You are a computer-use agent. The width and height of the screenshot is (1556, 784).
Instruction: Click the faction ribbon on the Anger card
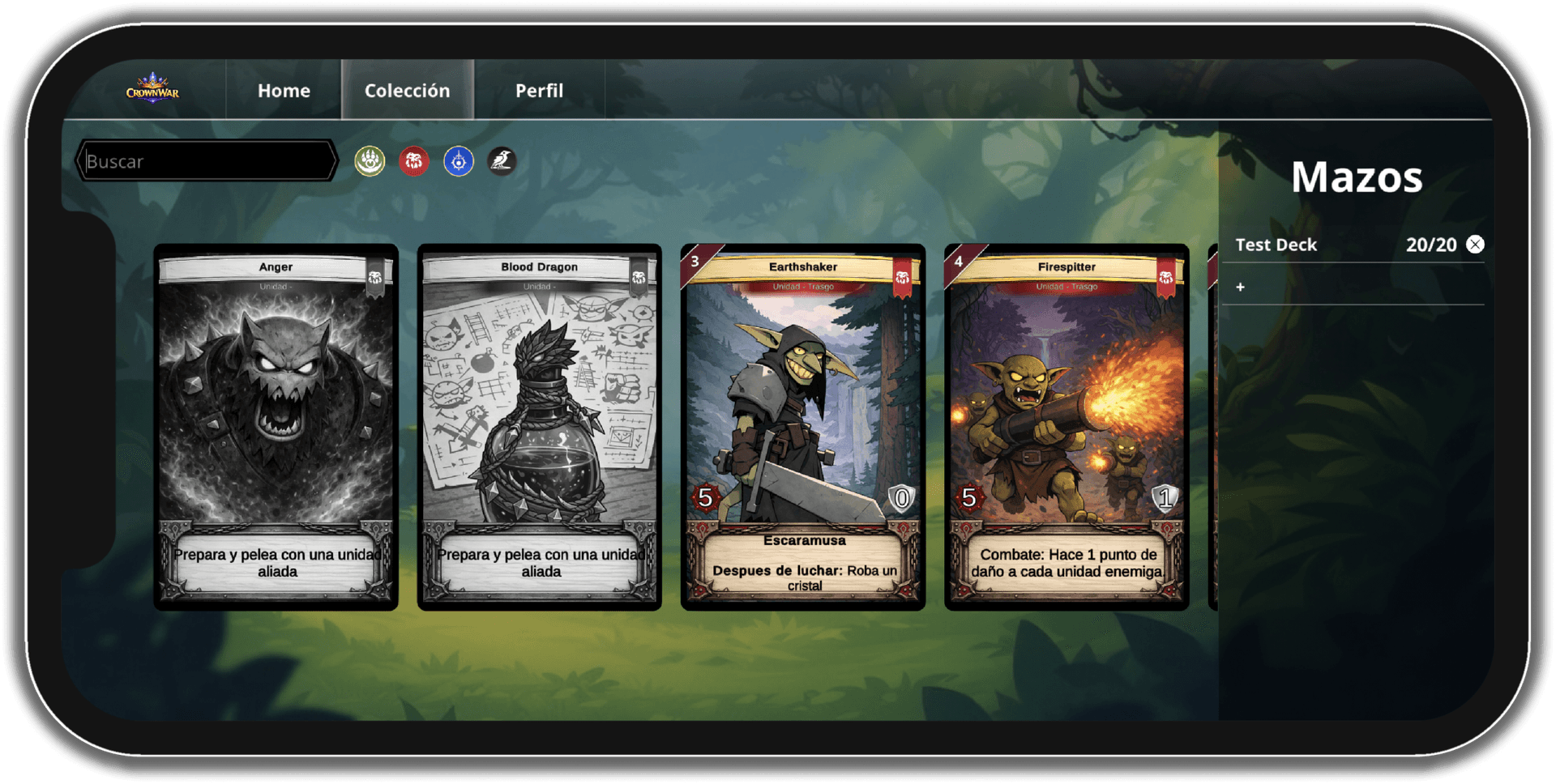[375, 277]
